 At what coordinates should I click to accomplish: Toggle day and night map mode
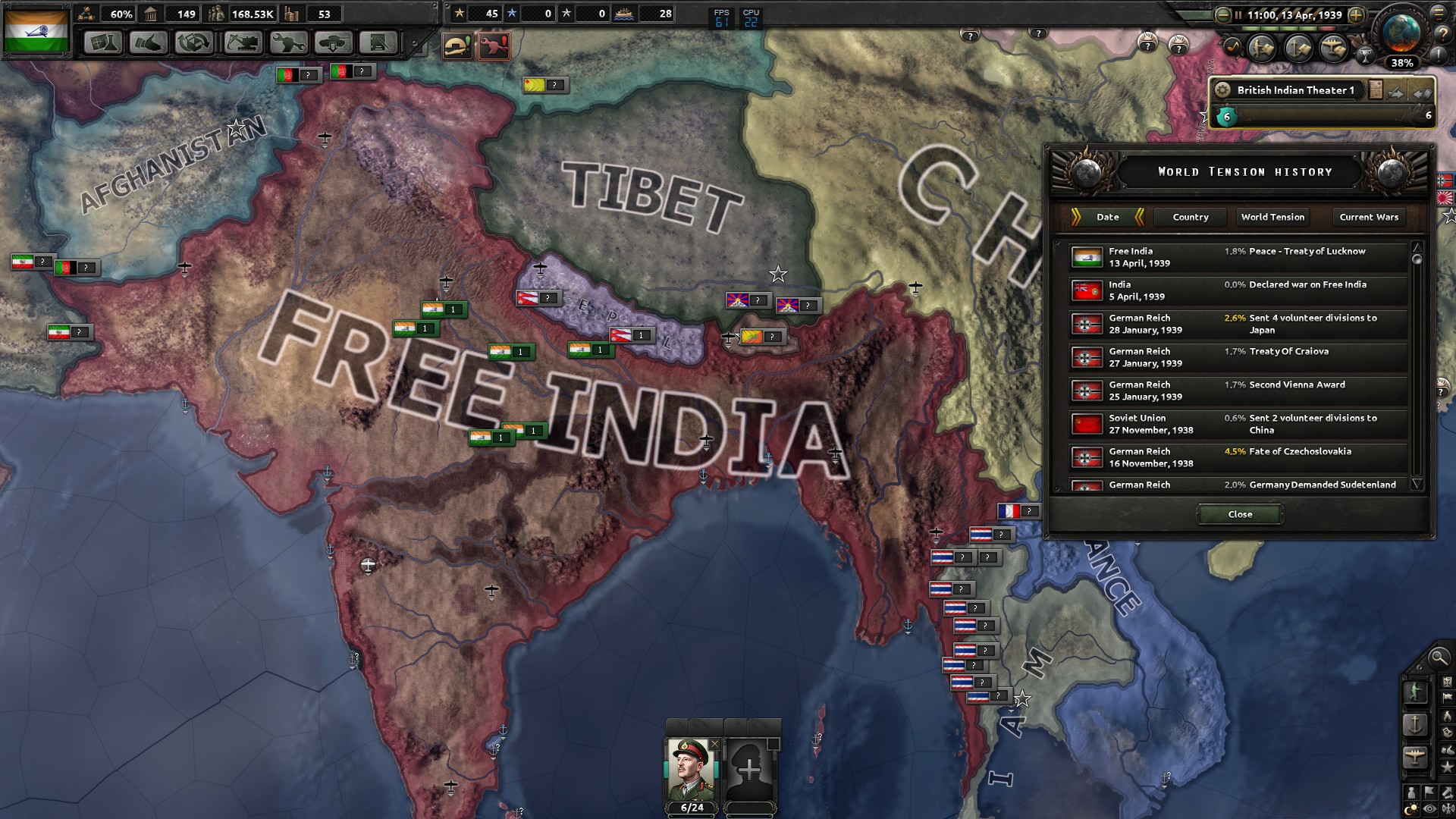1410,807
